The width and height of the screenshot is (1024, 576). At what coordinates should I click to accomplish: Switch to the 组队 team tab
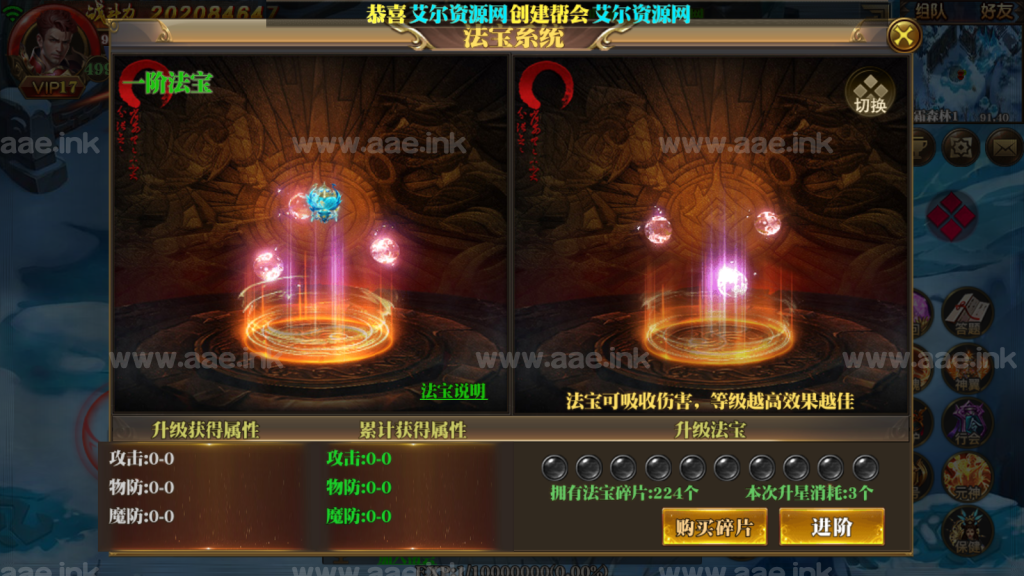[x=930, y=12]
